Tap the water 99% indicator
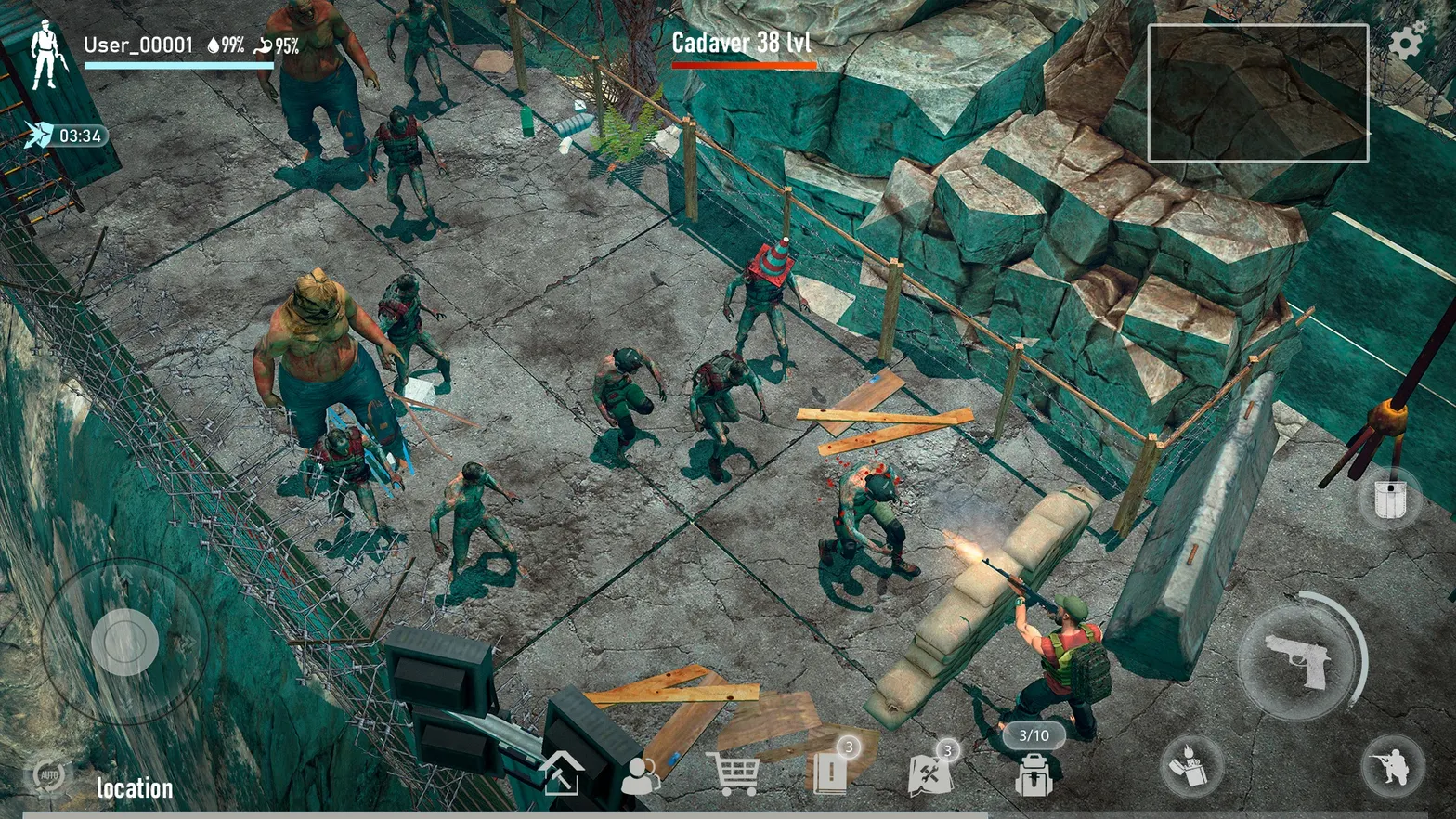 point(226,44)
